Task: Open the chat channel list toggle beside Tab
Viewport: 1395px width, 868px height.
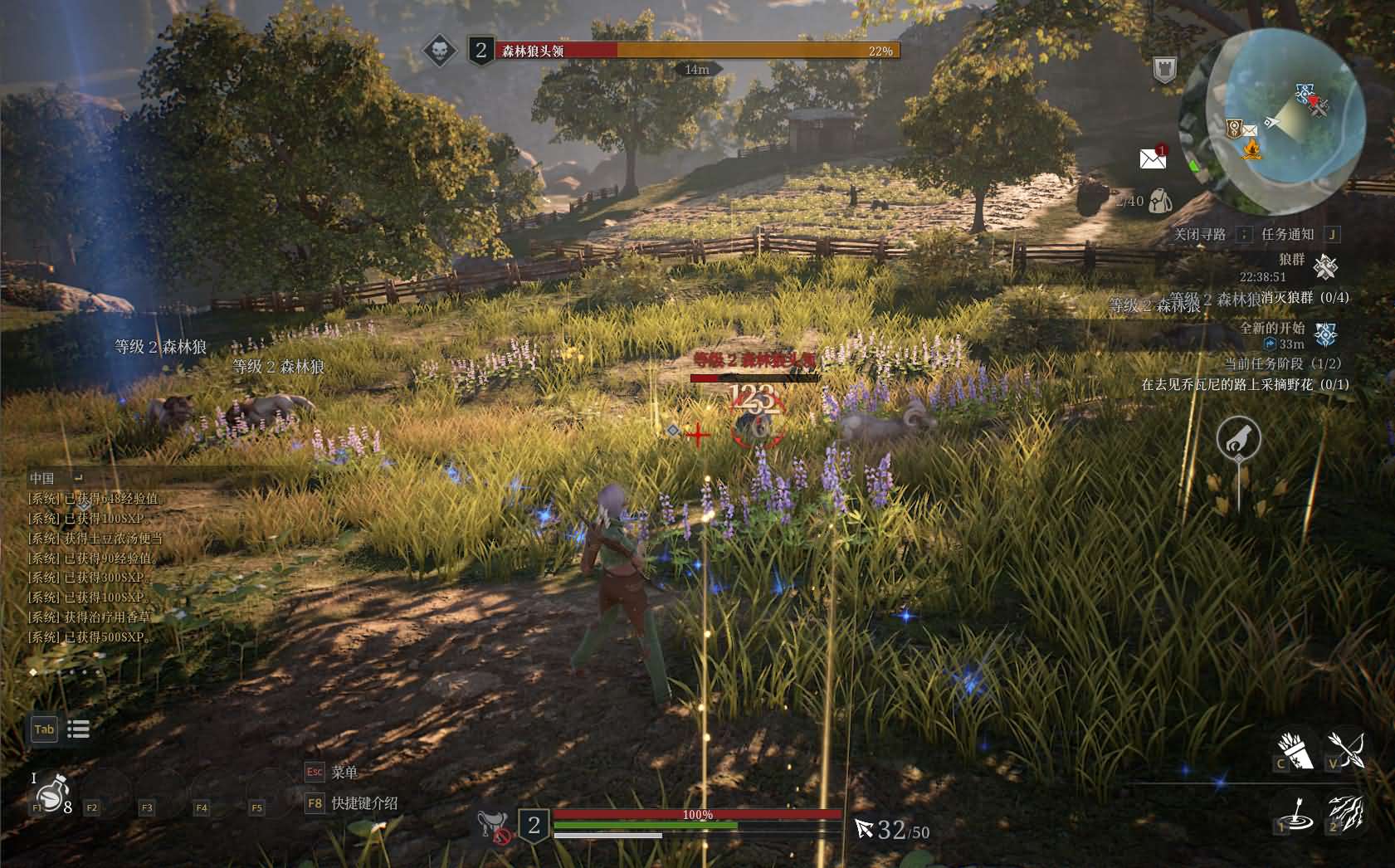Action: click(78, 729)
